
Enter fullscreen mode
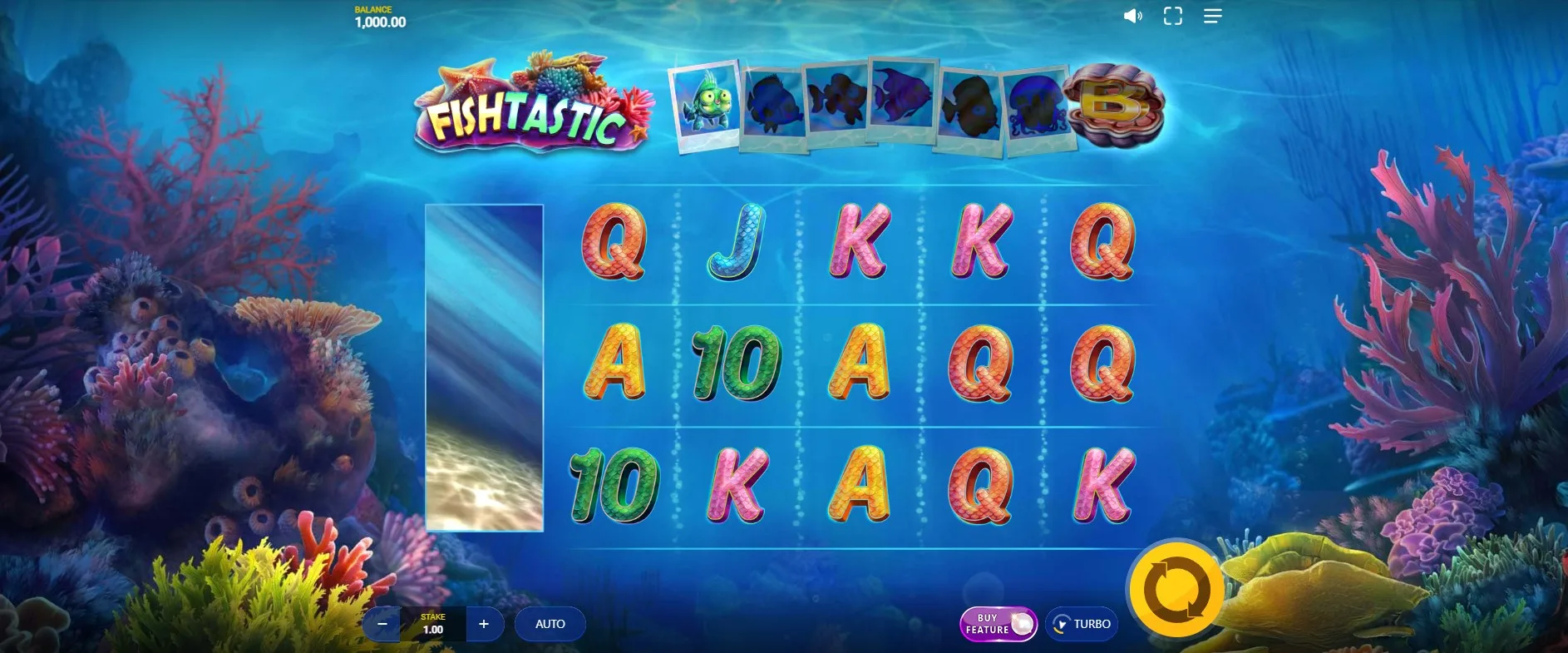click(1172, 16)
